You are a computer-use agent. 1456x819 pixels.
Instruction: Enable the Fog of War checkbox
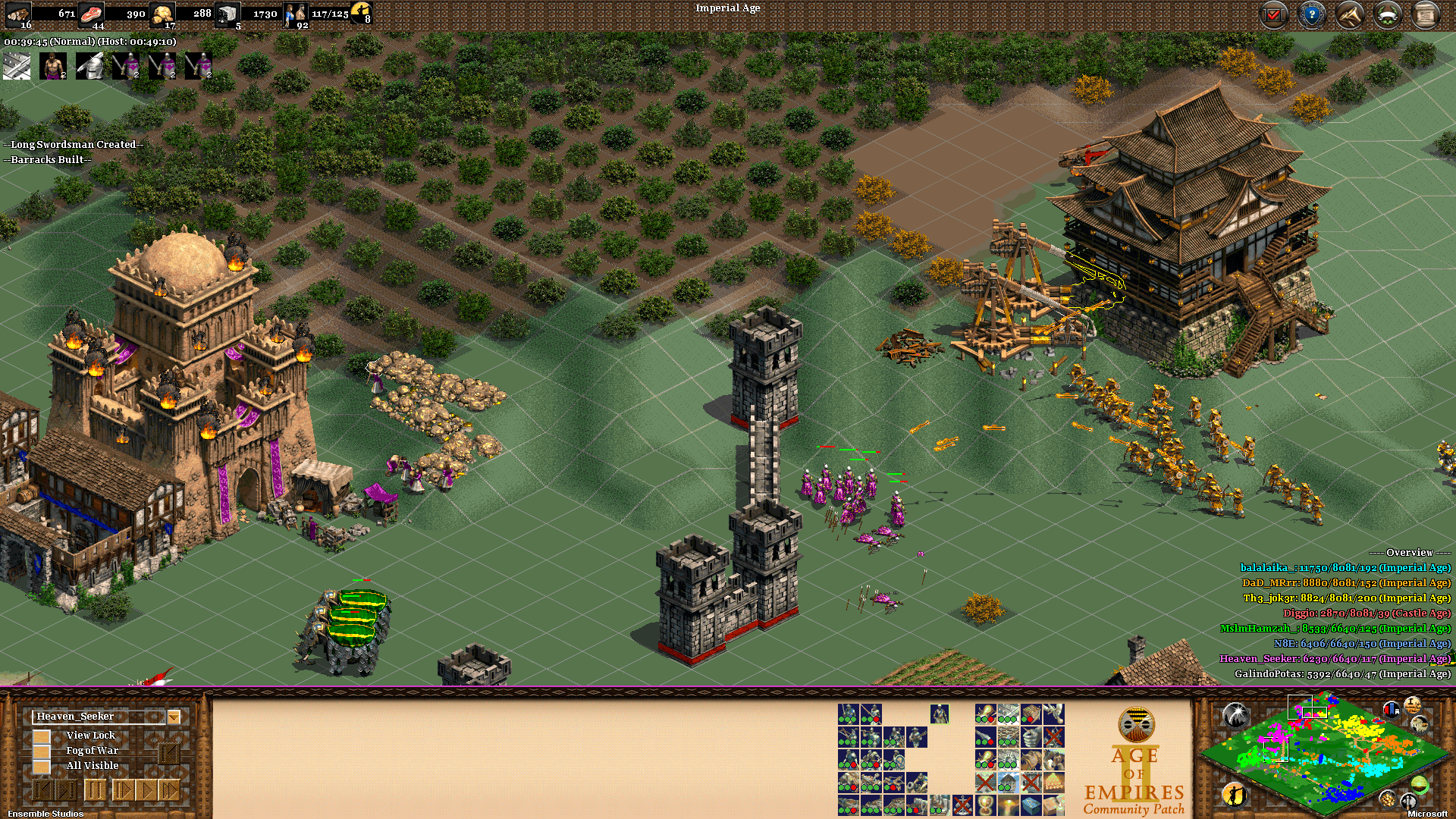(42, 751)
